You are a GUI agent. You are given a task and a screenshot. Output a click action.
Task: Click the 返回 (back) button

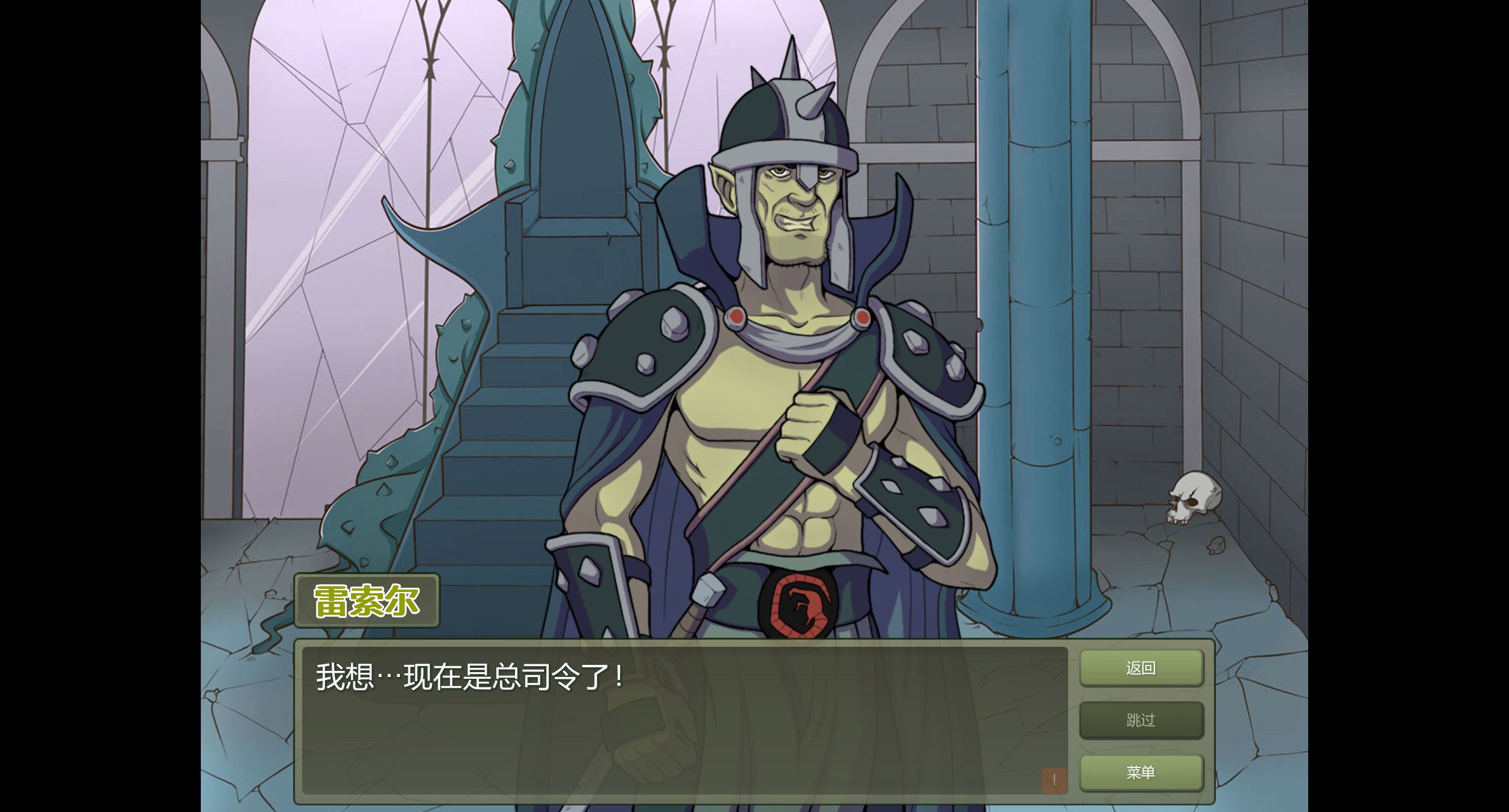[x=1140, y=668]
